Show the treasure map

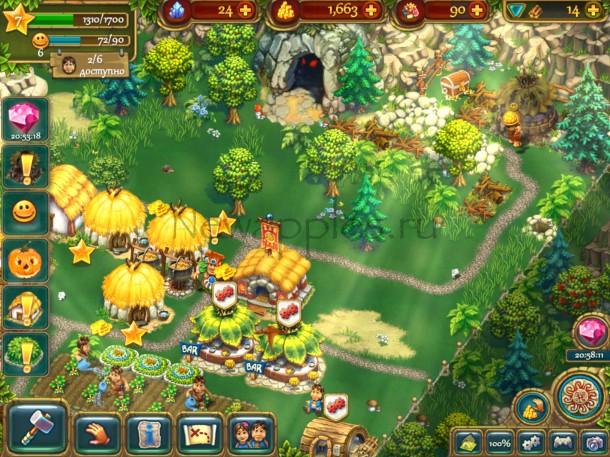(x=201, y=431)
